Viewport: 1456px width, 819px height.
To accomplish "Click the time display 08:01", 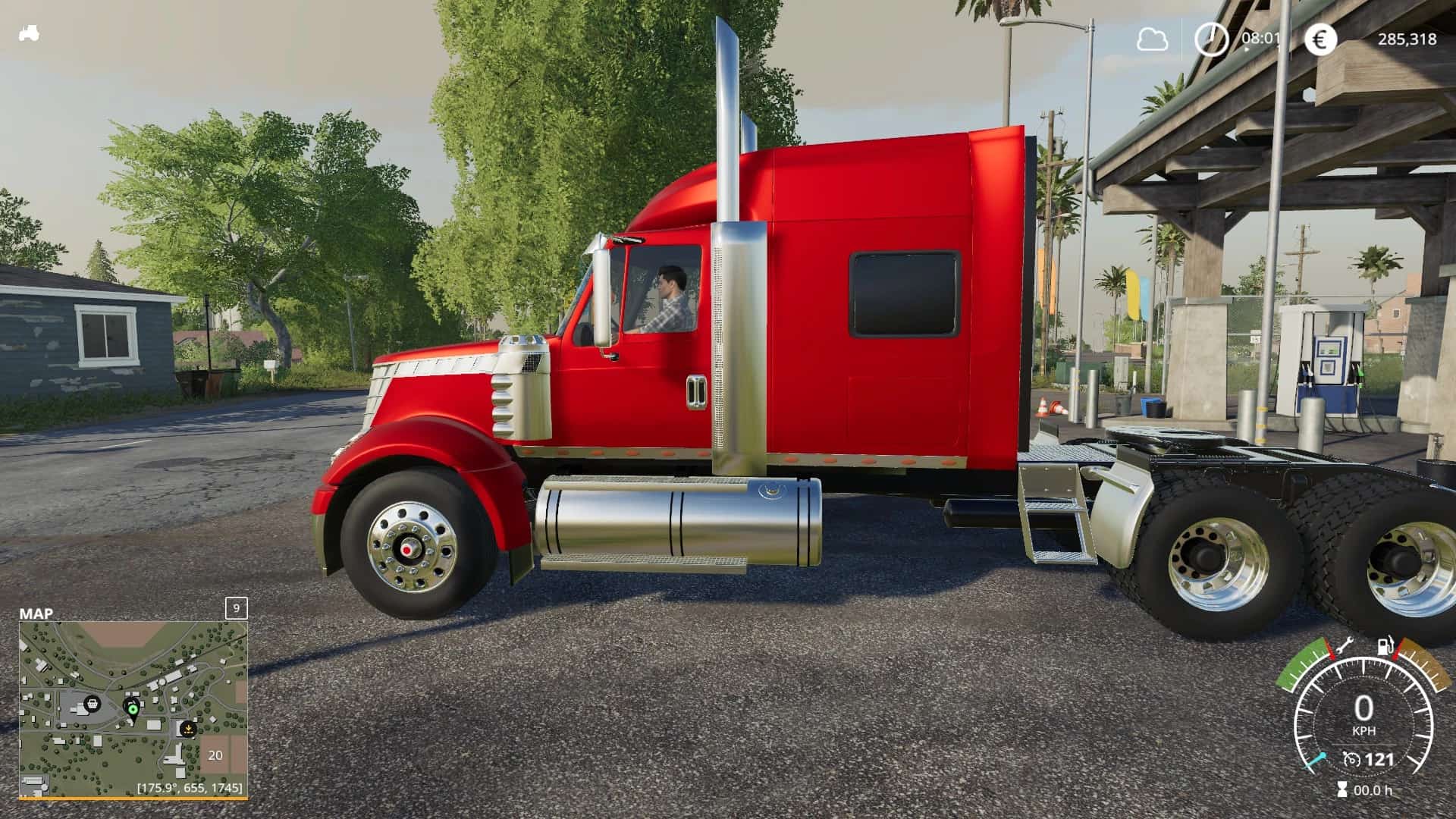I will [x=1260, y=37].
